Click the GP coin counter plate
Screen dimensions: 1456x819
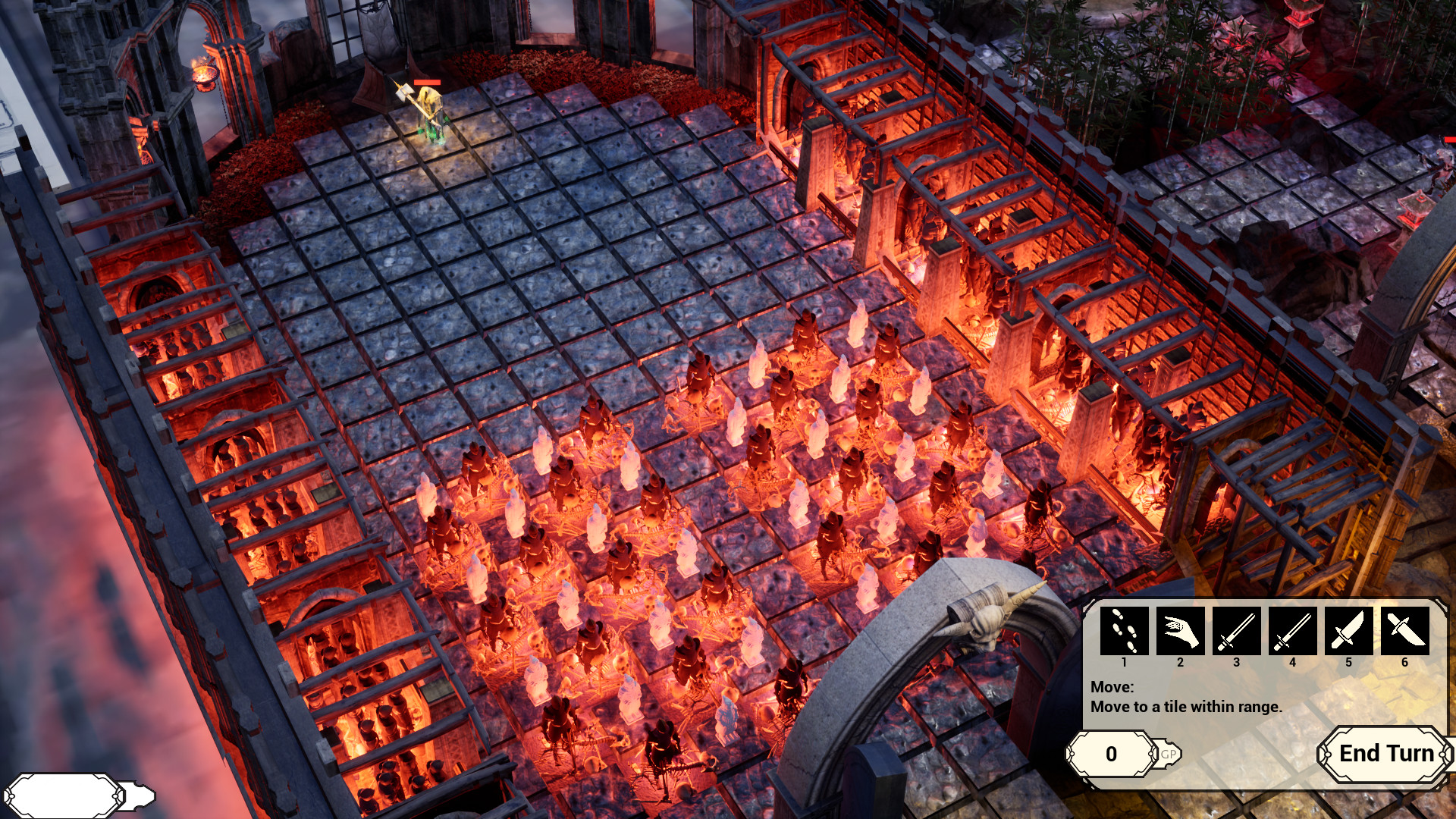1112,753
